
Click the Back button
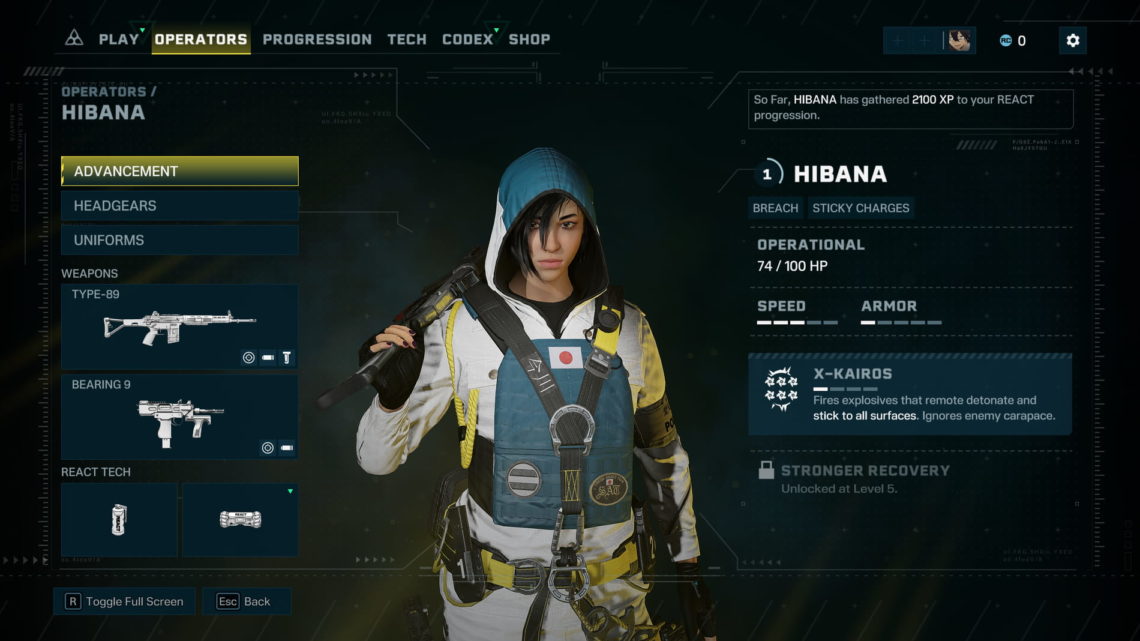click(246, 601)
